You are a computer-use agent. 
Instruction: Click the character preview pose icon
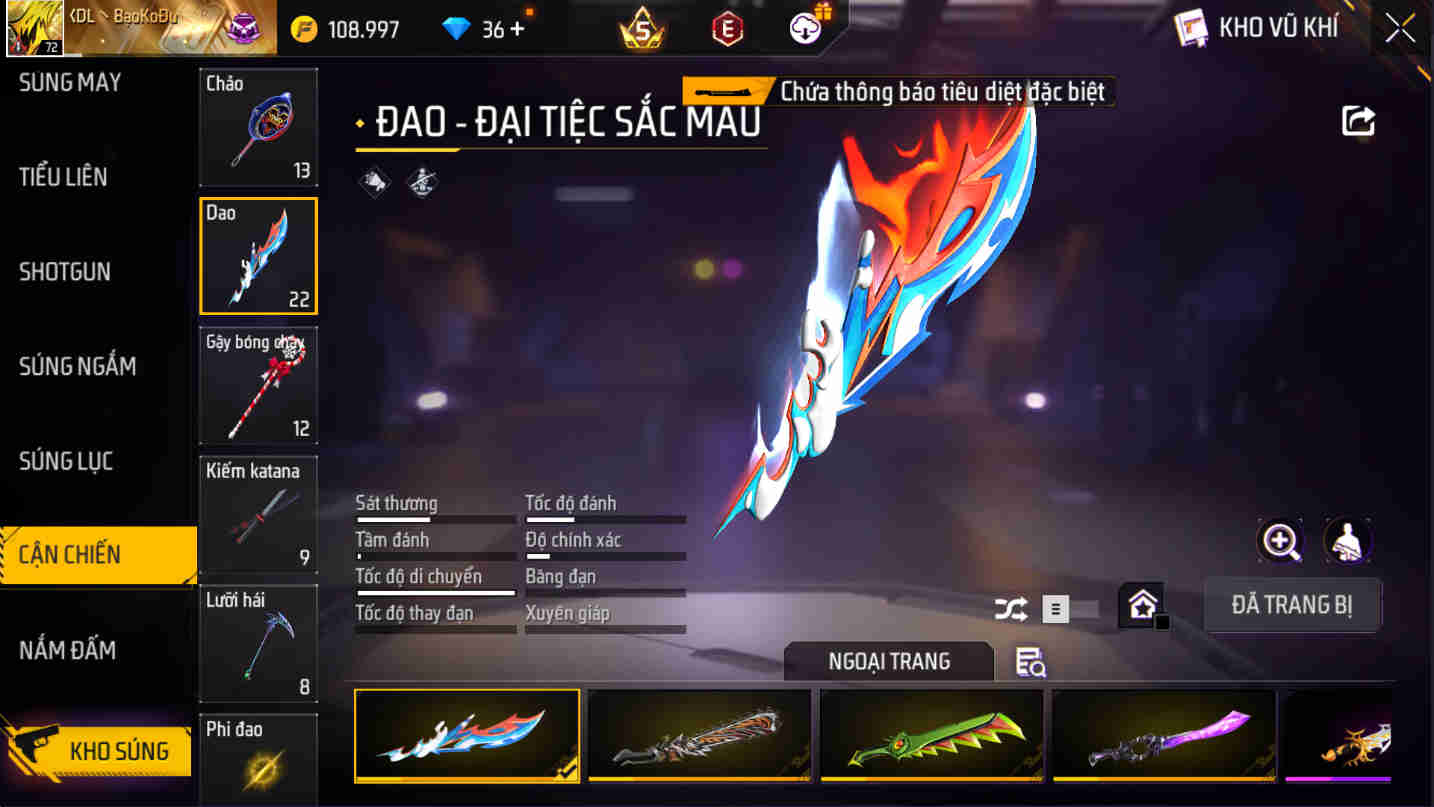coord(1348,540)
